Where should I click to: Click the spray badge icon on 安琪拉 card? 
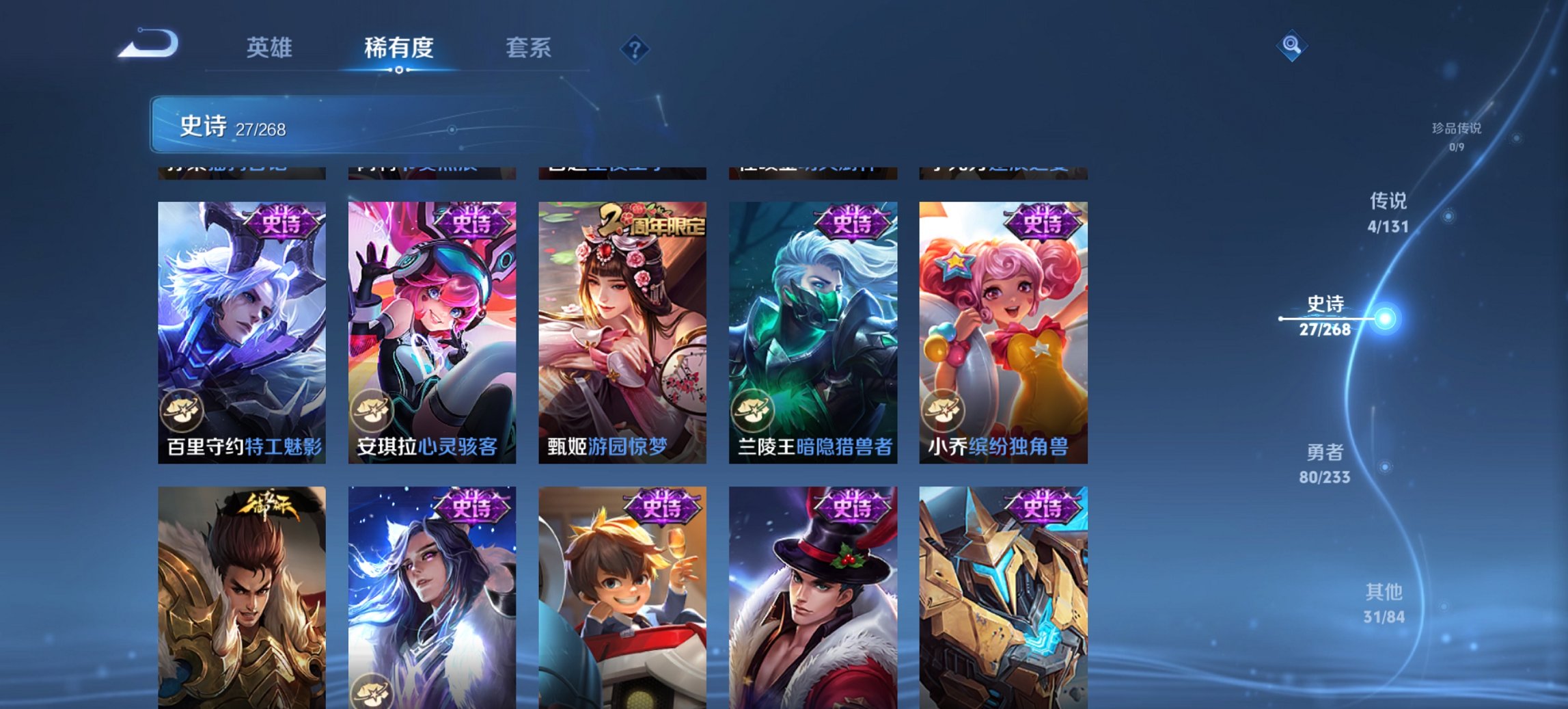click(371, 410)
